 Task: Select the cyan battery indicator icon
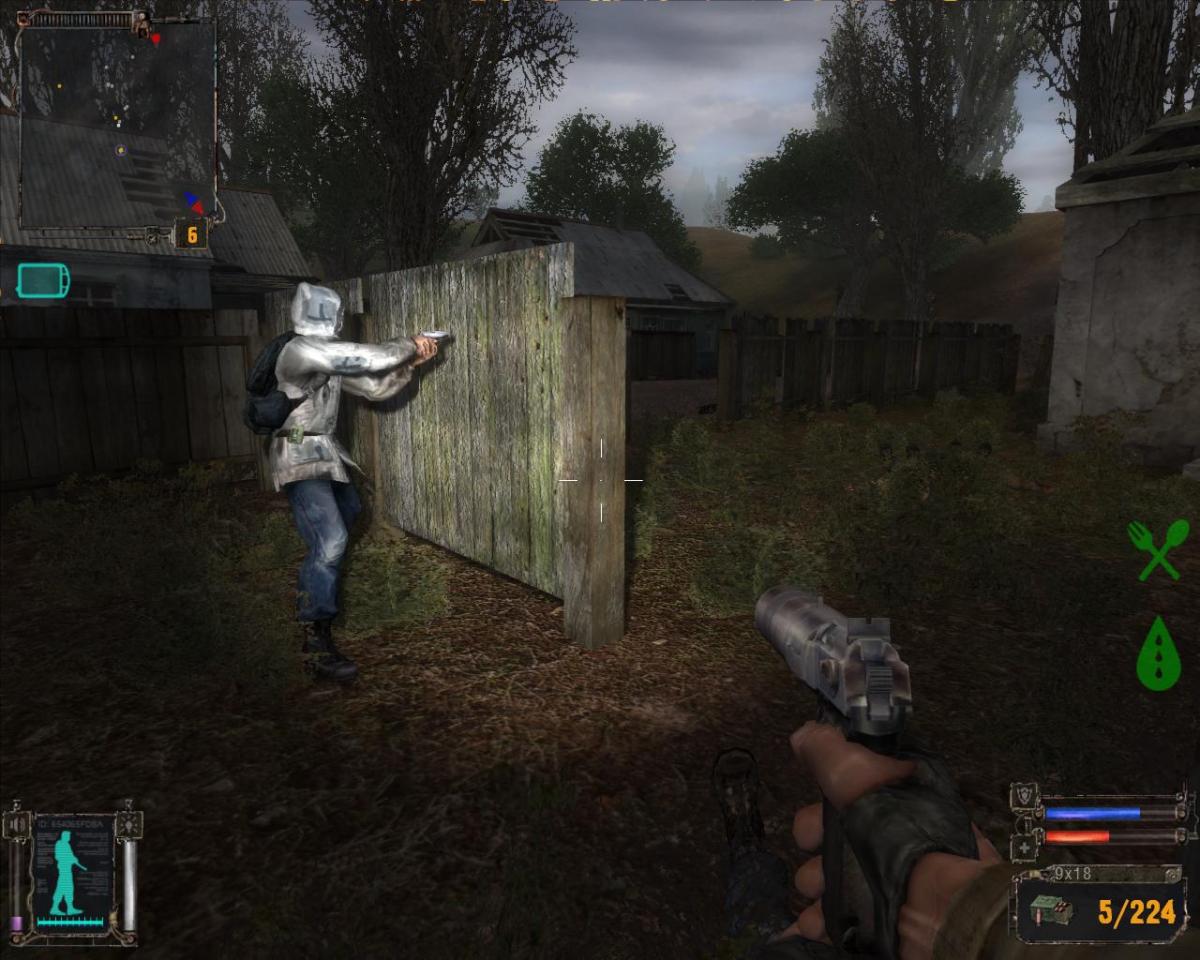point(43,280)
